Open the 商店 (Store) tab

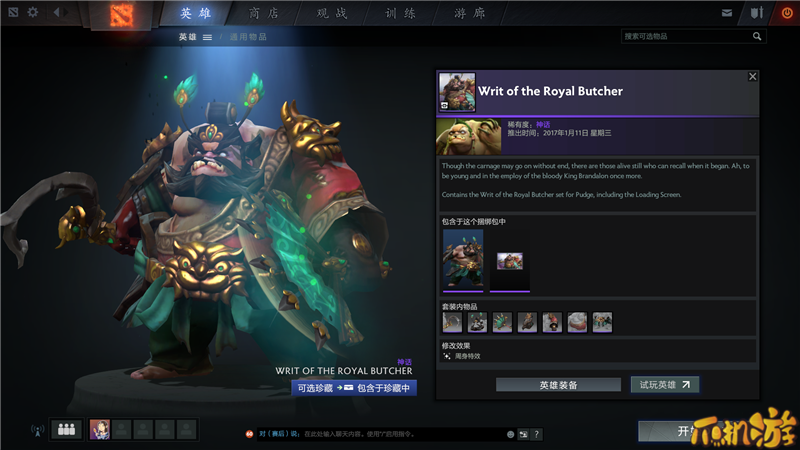click(263, 14)
